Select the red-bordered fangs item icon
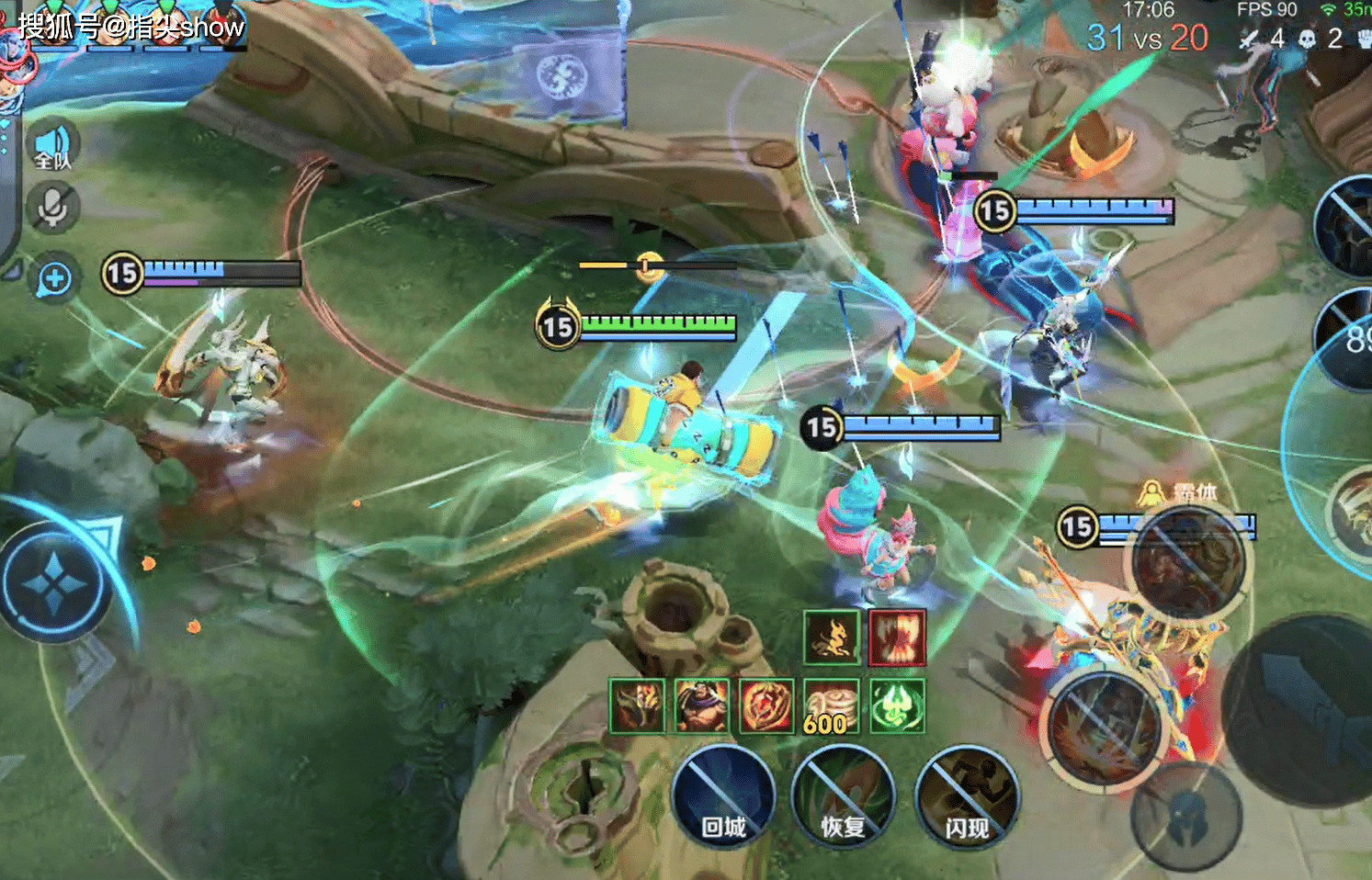The height and width of the screenshot is (880, 1372). pyautogui.click(x=897, y=637)
